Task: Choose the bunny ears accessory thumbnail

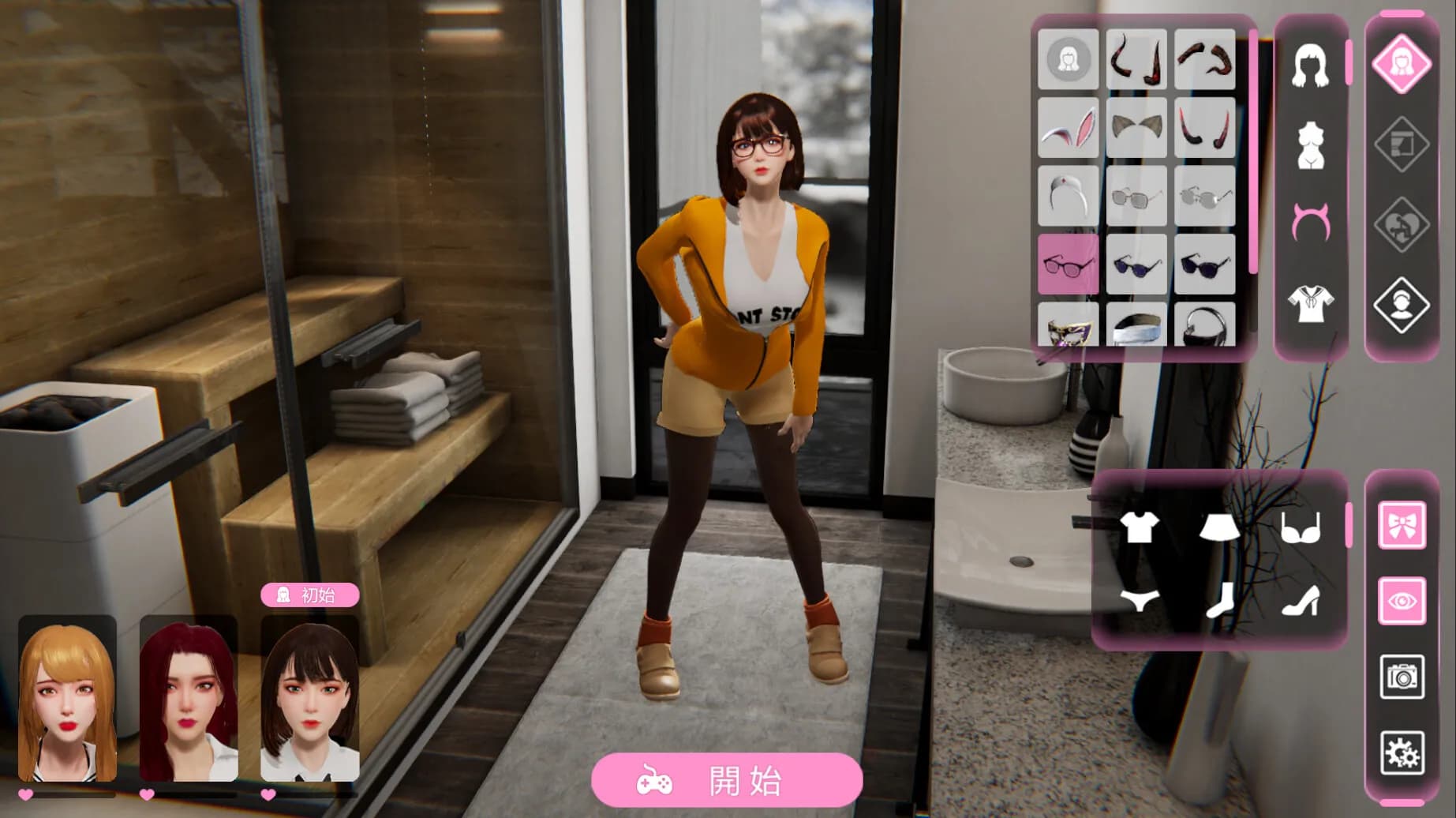Action: (1067, 126)
